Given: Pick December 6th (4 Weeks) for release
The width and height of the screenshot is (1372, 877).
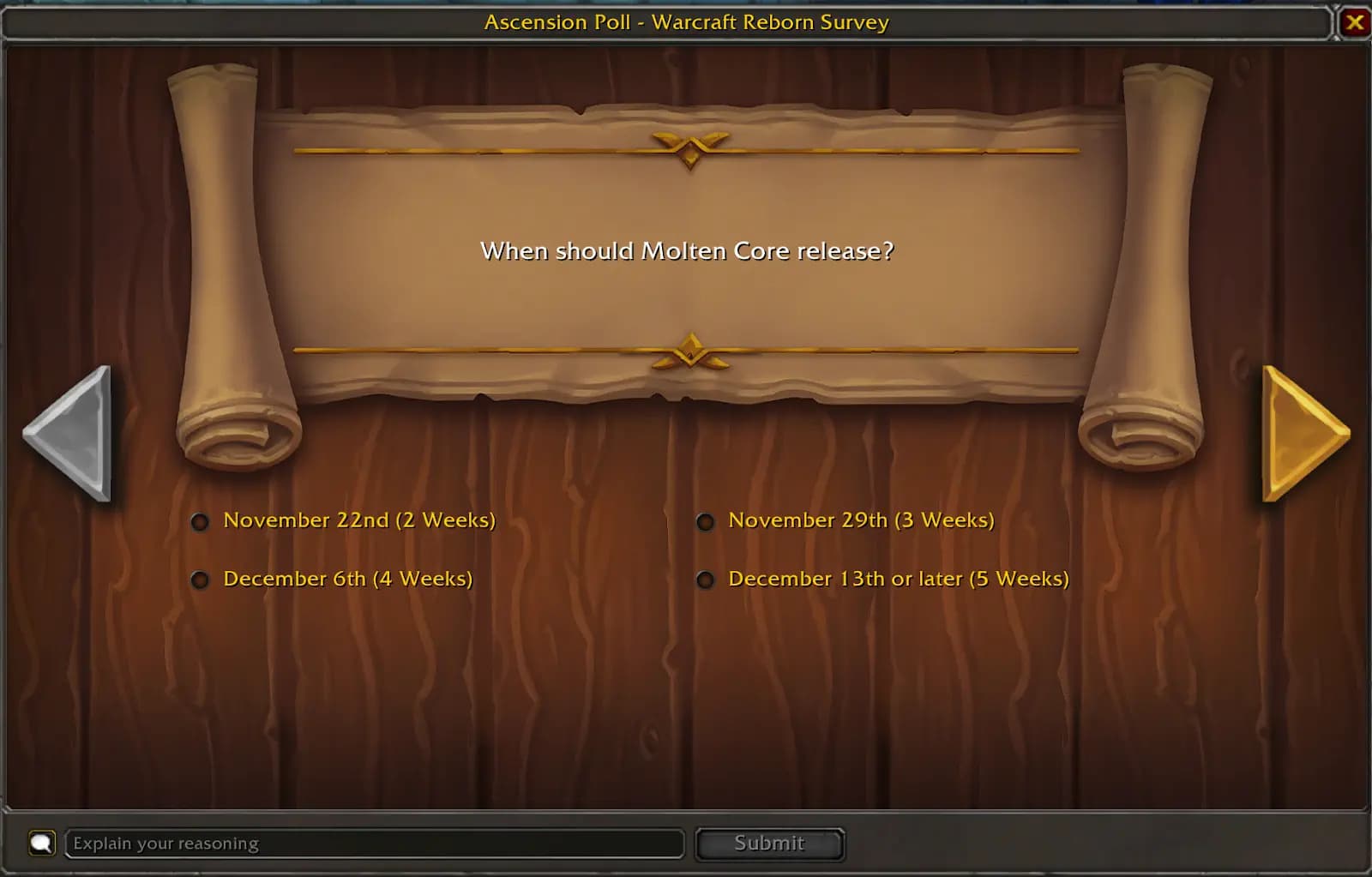Looking at the screenshot, I should tap(200, 580).
